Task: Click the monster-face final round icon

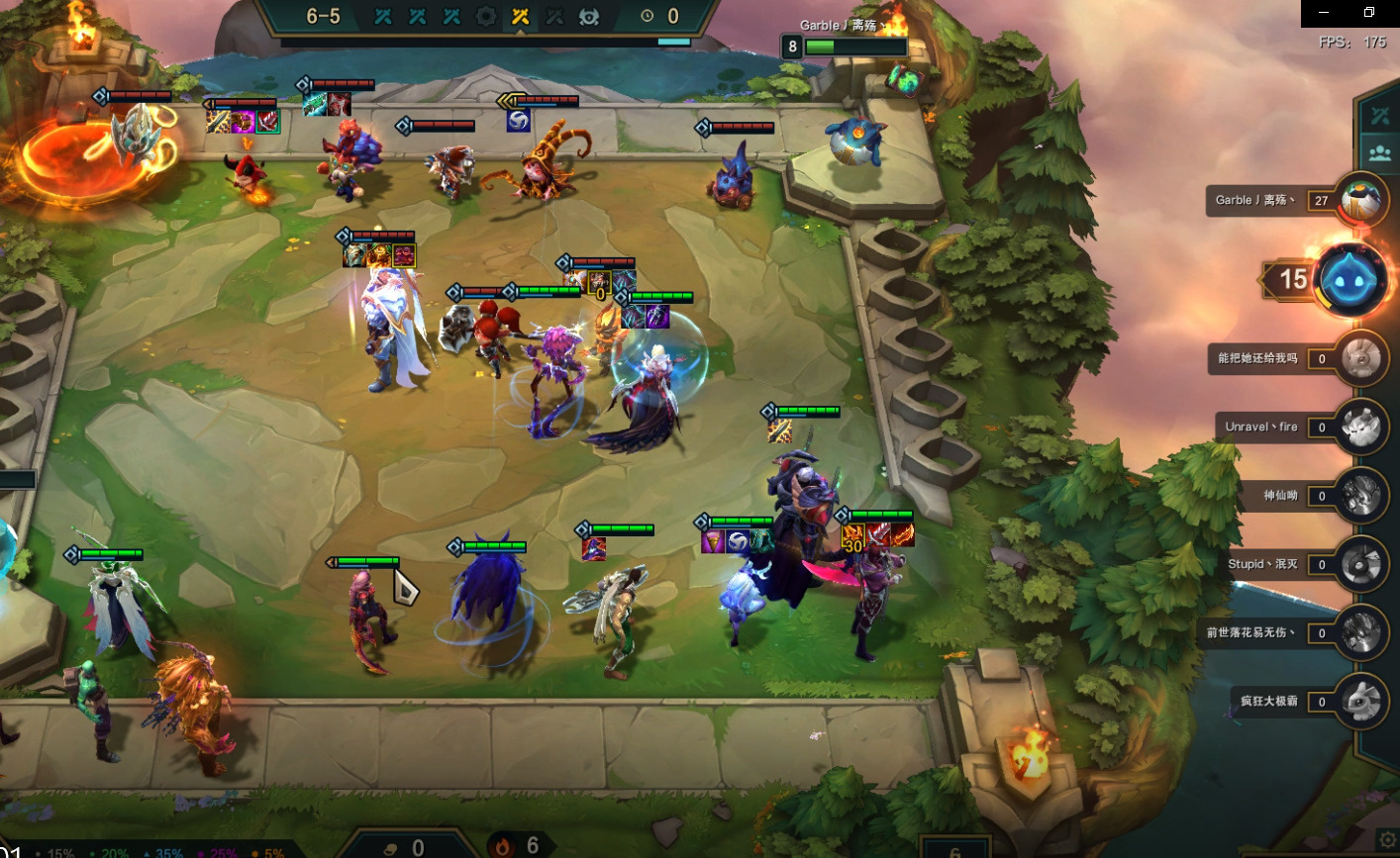Action: pyautogui.click(x=589, y=16)
